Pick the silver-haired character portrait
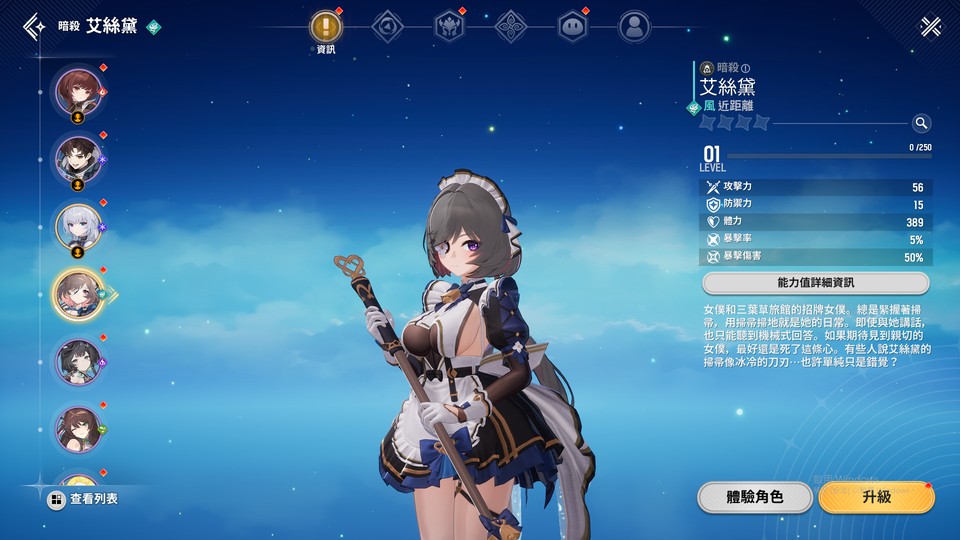 (x=77, y=226)
